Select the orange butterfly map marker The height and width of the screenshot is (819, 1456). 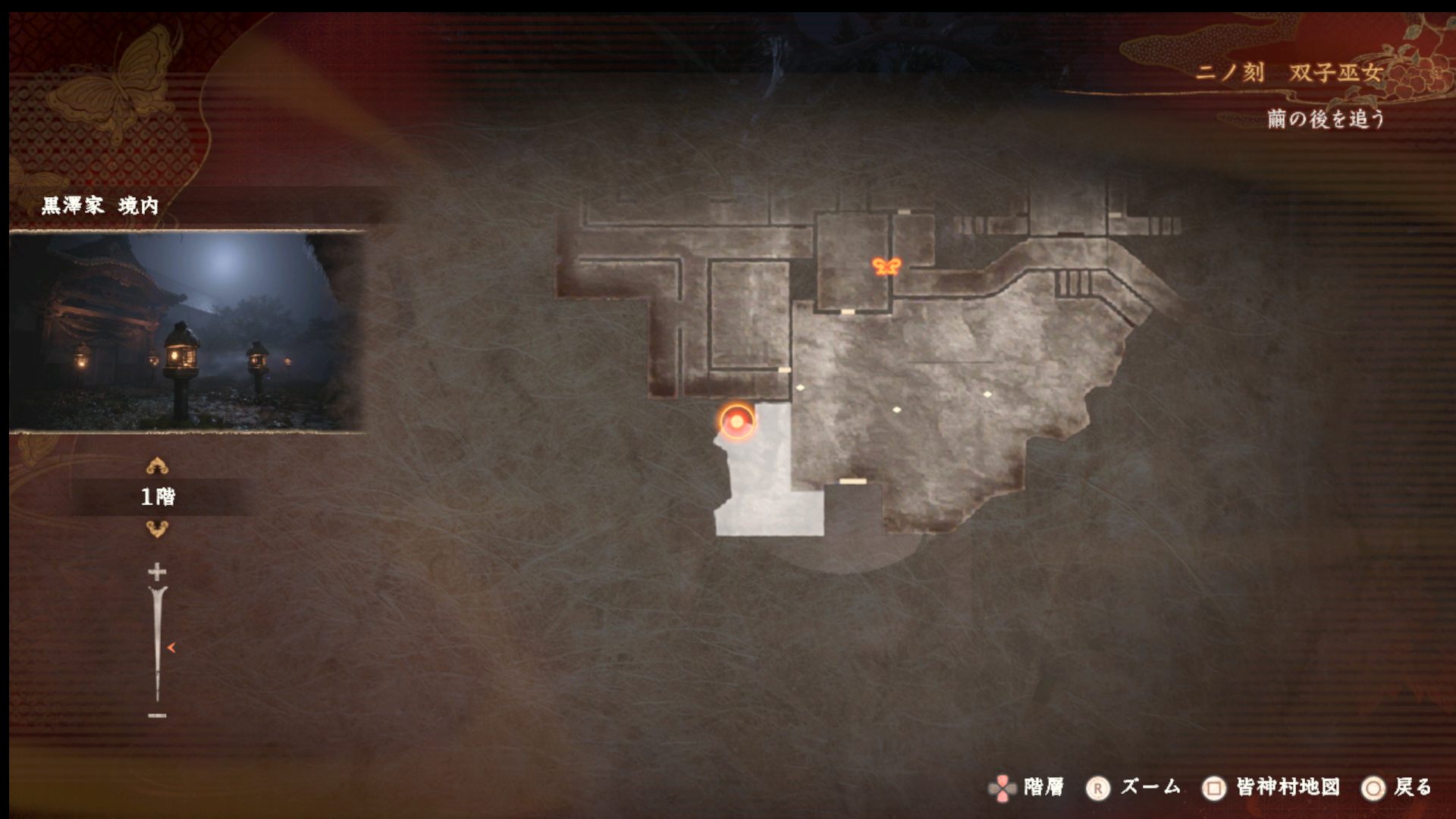pos(886,265)
